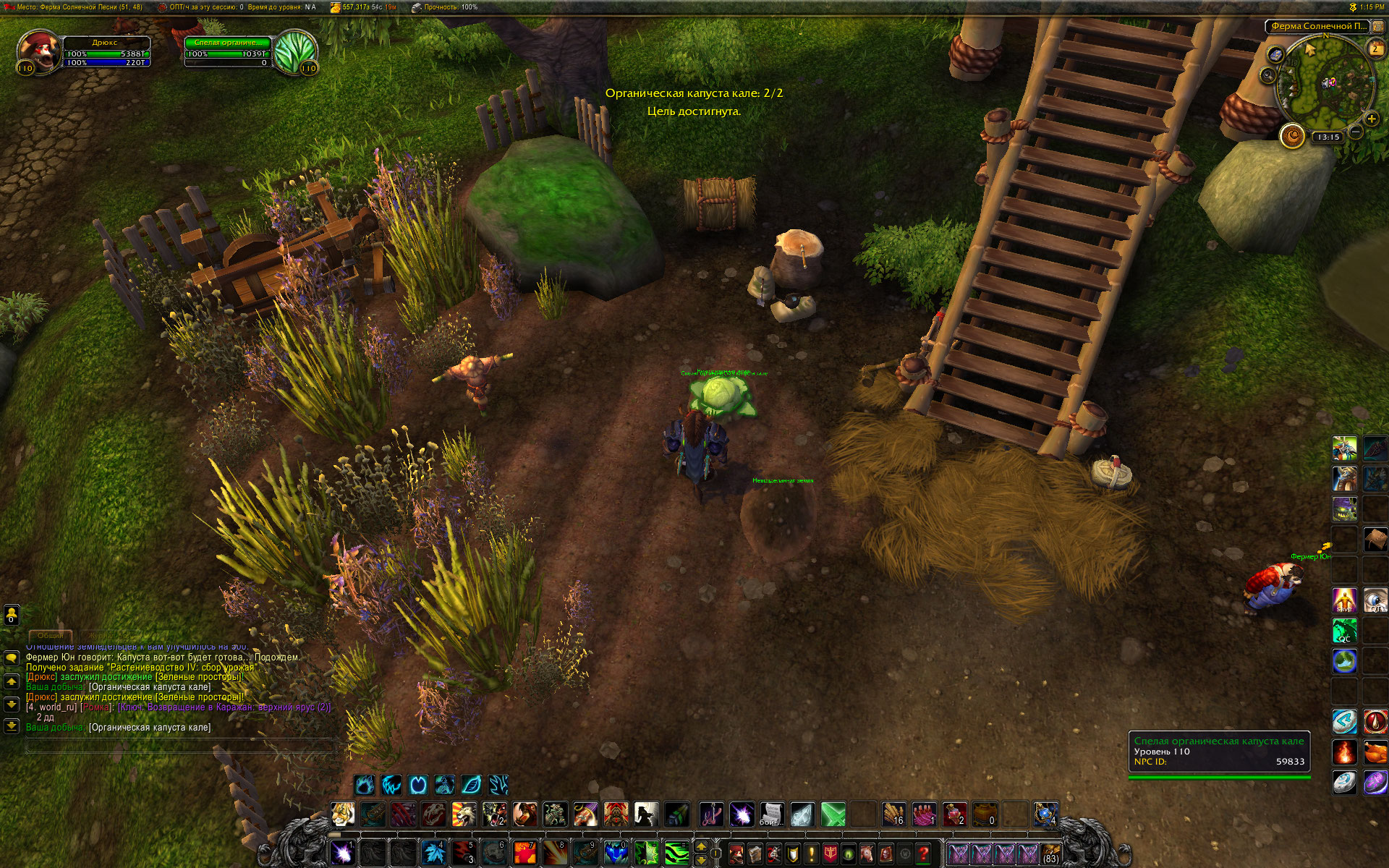Open the red question mark help button
The image size is (1389, 868).
[x=923, y=854]
